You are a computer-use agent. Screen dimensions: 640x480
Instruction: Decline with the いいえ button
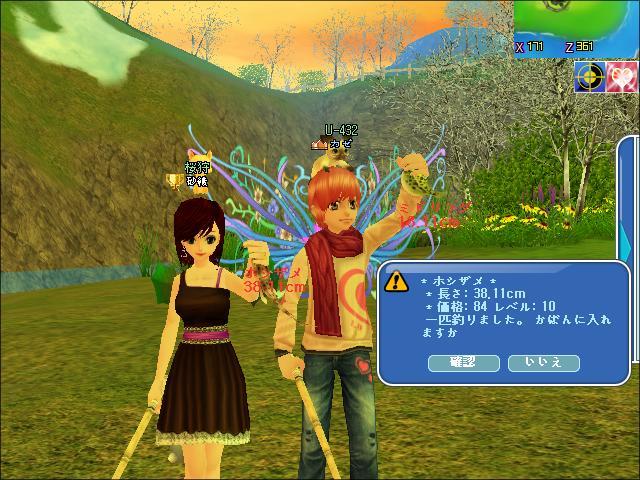(544, 362)
